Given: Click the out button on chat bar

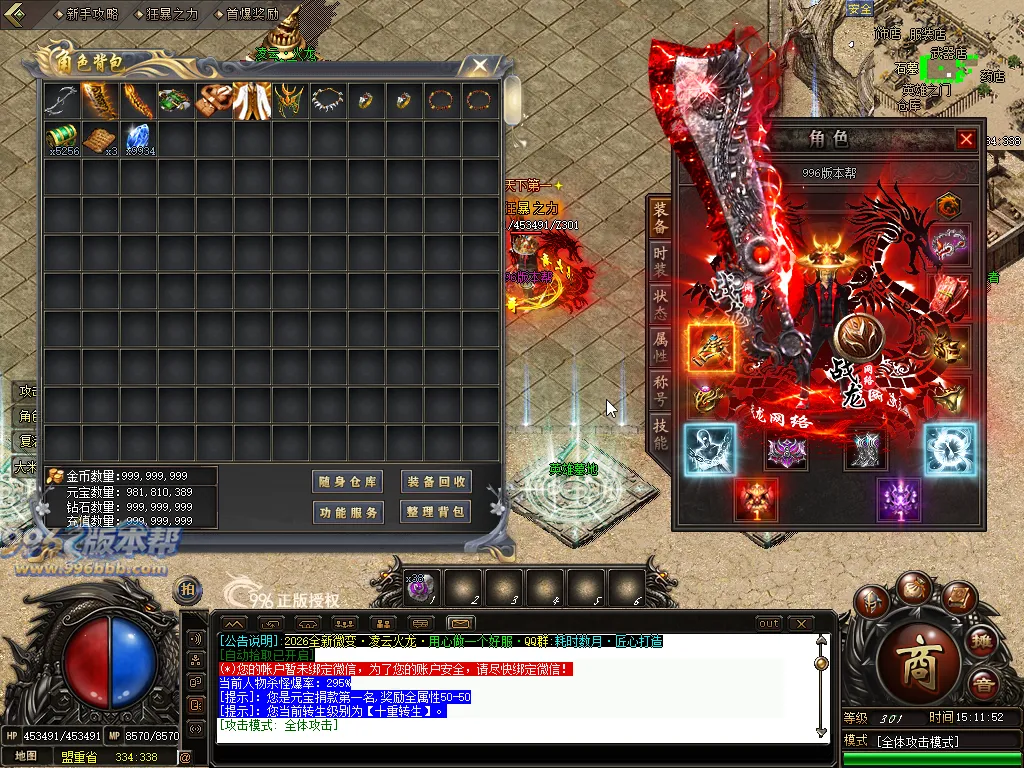Looking at the screenshot, I should (768, 624).
